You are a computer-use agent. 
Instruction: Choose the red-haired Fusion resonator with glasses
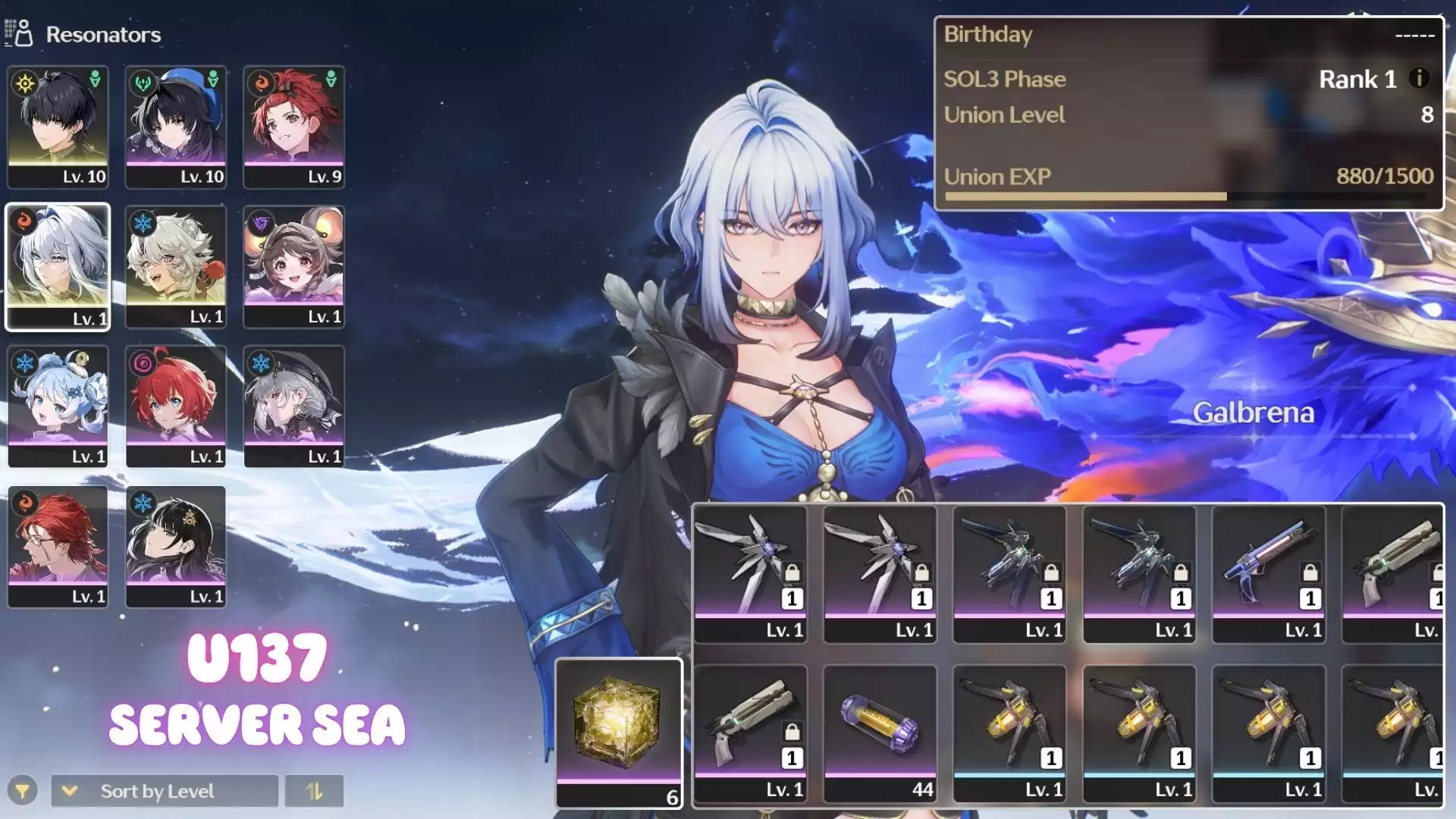pyautogui.click(x=58, y=547)
